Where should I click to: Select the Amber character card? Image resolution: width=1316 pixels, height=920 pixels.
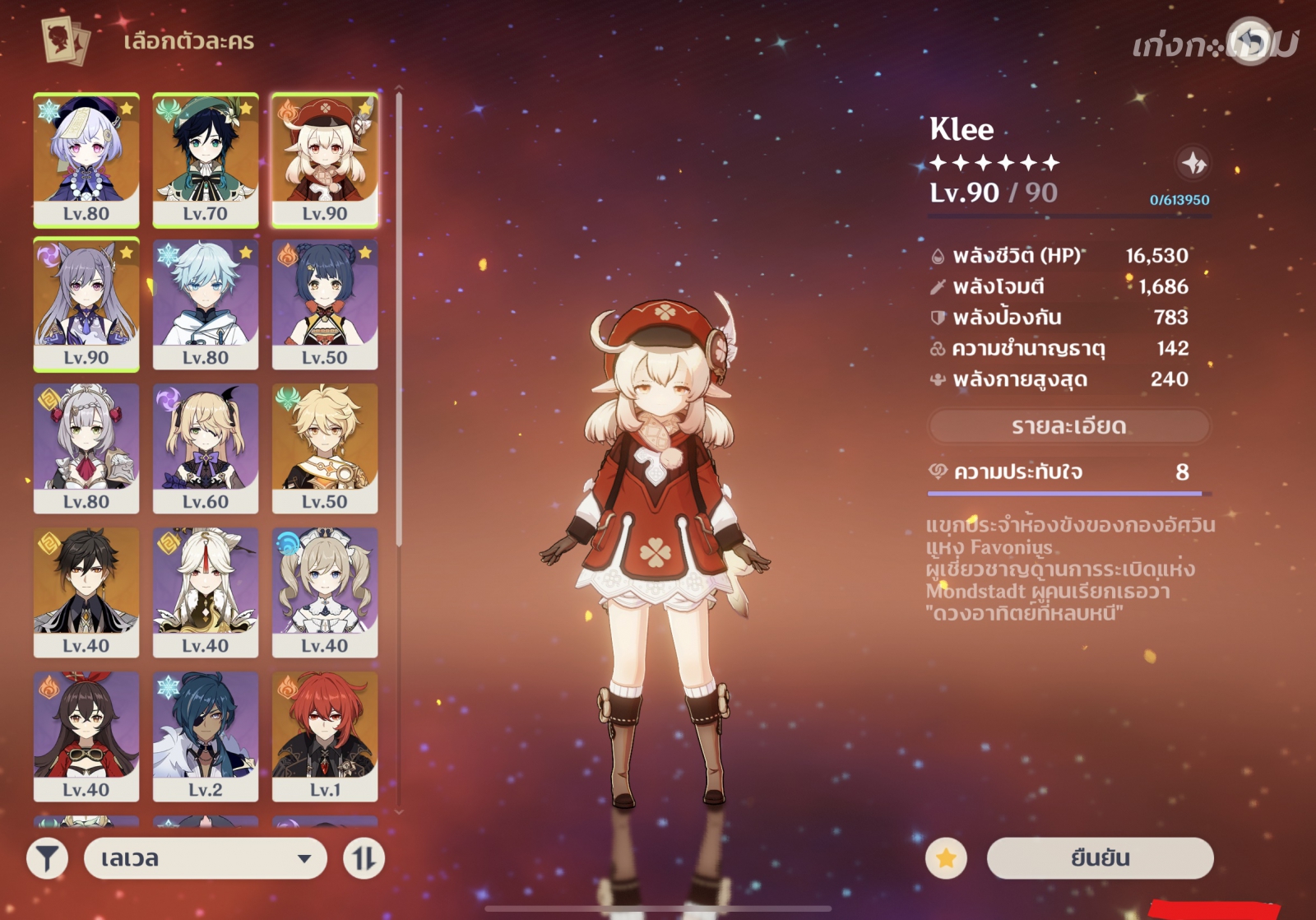point(86,736)
